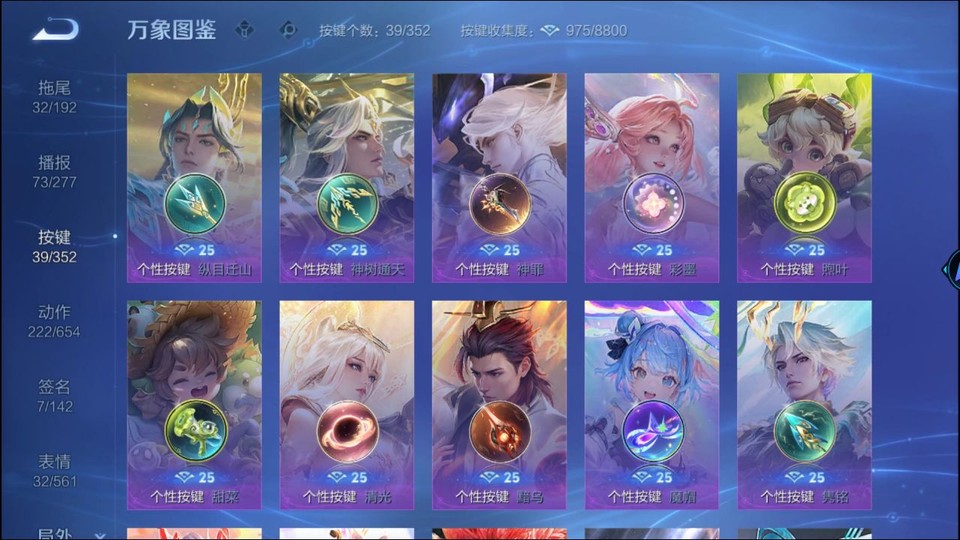Switch to the 签名 category tab

point(54,395)
